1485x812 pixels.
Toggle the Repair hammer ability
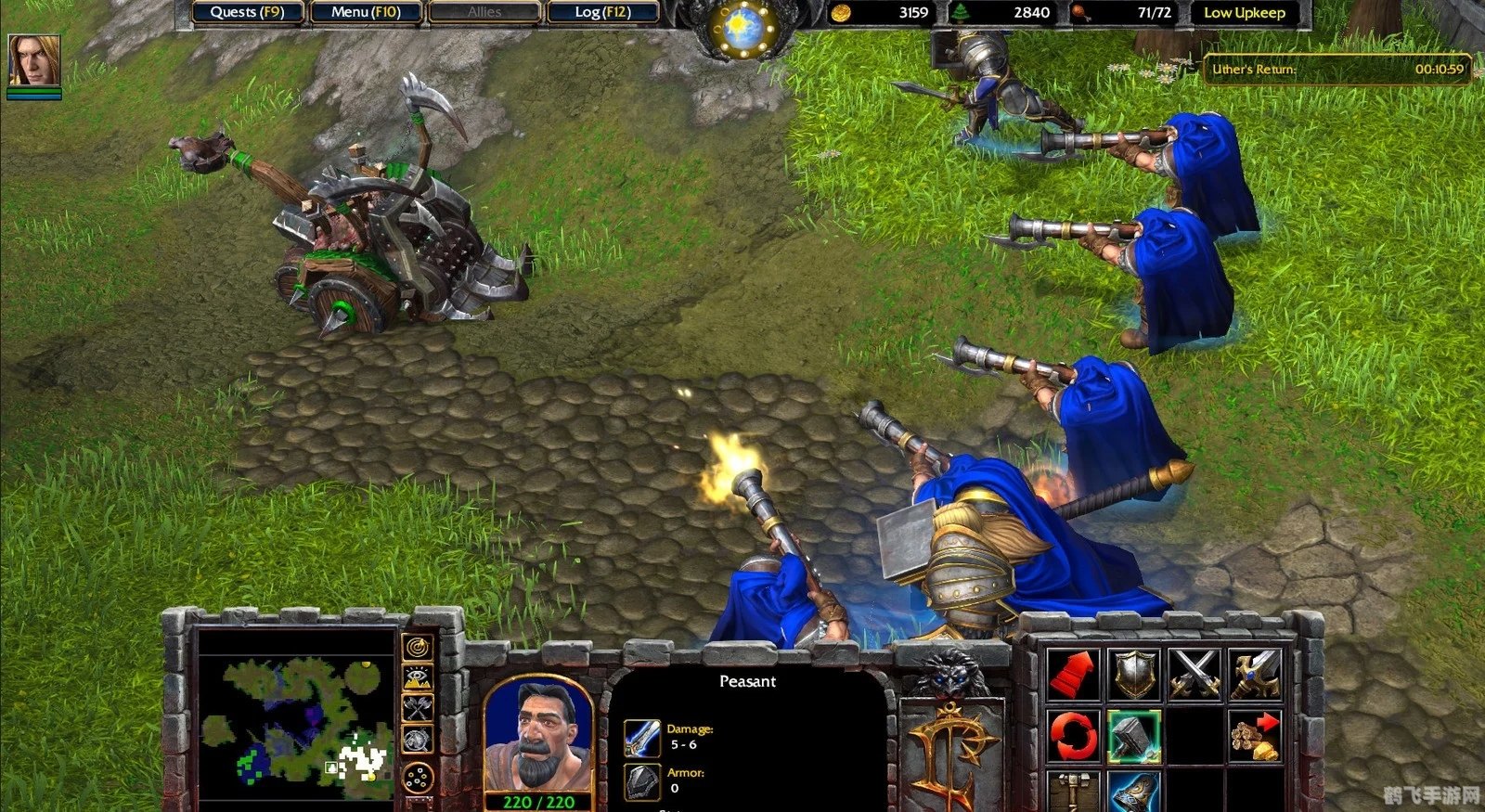(1134, 736)
